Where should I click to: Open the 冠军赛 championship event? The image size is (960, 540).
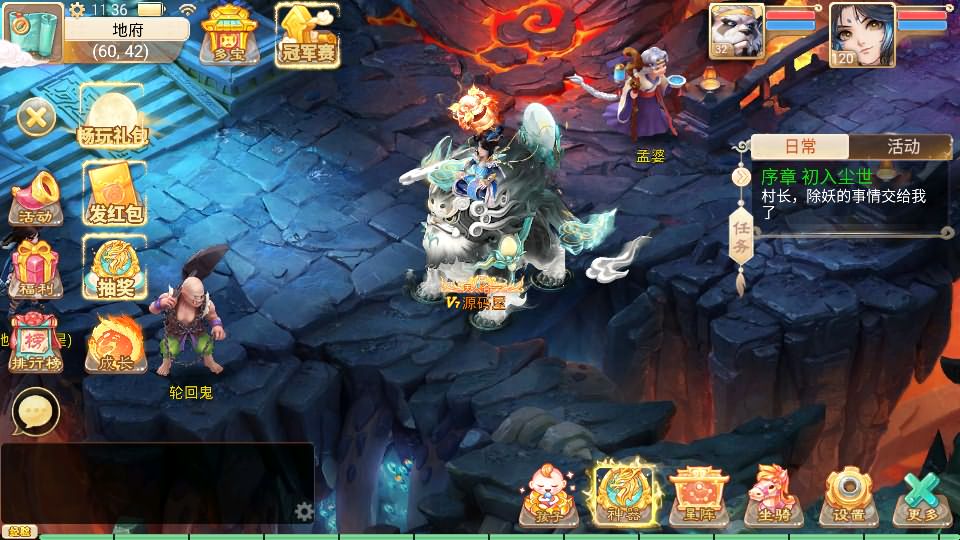tap(307, 35)
